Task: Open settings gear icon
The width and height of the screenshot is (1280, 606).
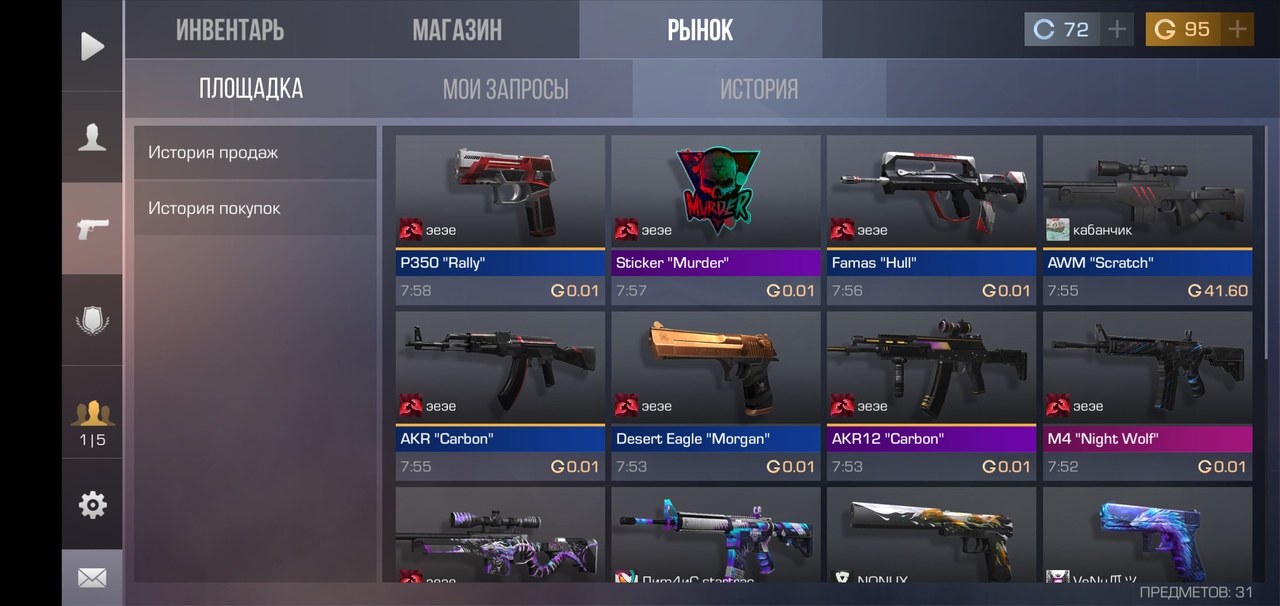Action: click(x=92, y=505)
